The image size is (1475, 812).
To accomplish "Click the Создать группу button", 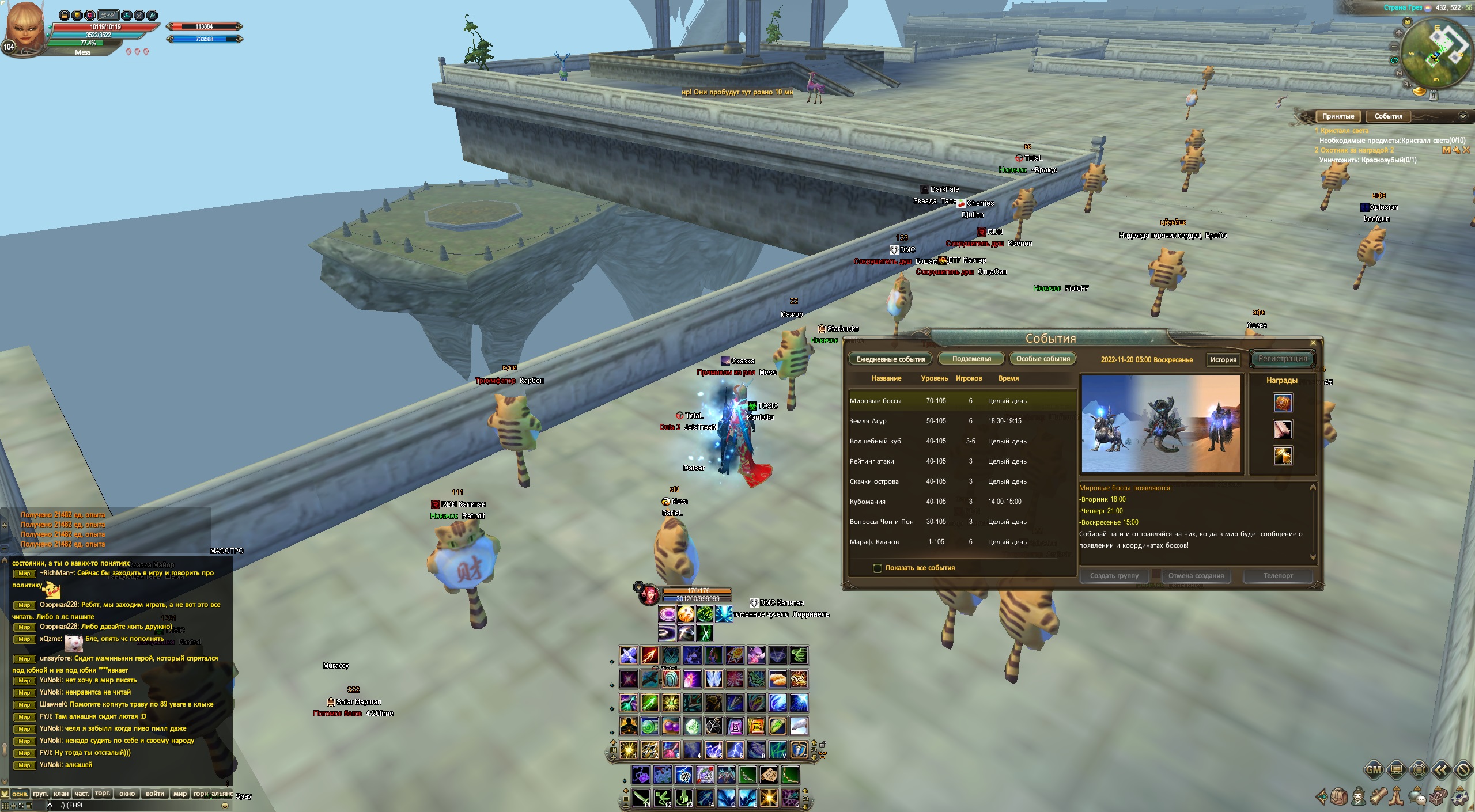I will click(1114, 576).
